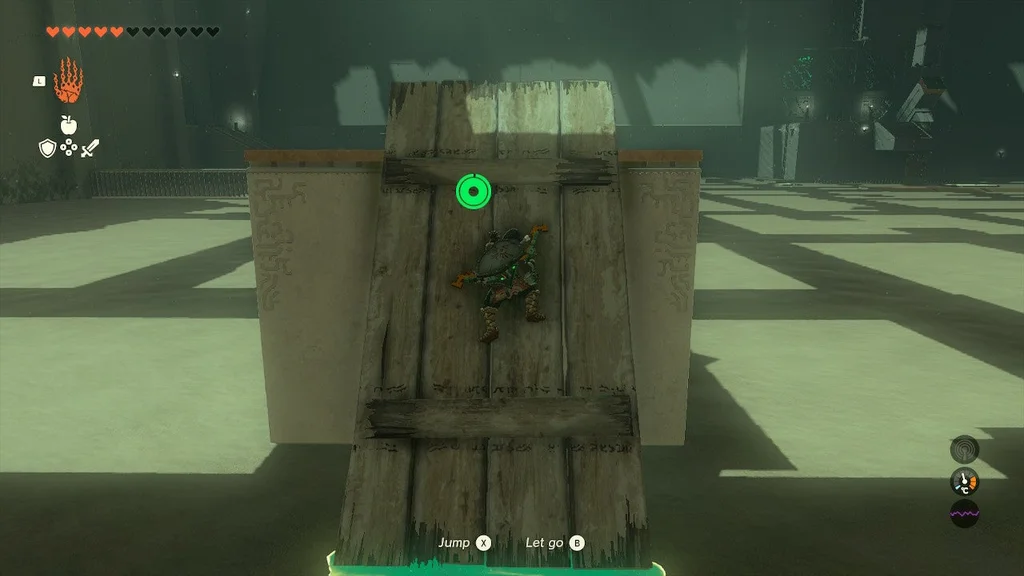Click the Sheikah sensor signal icon
The height and width of the screenshot is (576, 1024).
pyautogui.click(x=964, y=449)
